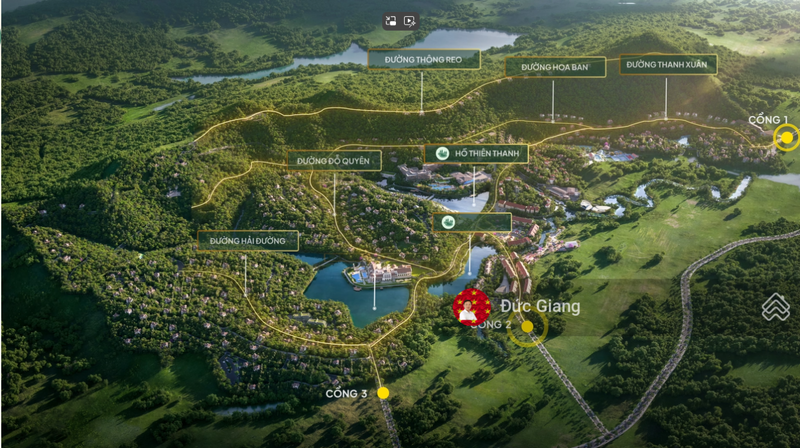This screenshot has height=448, width=800.
Task: Select the Đường Thông Reo label
Action: point(424,59)
